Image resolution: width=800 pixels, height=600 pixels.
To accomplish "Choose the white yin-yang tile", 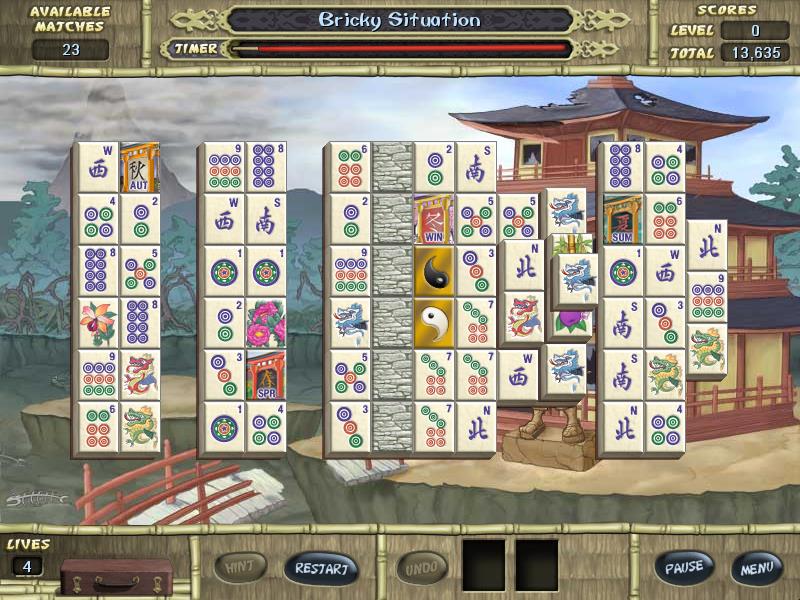I will [434, 322].
